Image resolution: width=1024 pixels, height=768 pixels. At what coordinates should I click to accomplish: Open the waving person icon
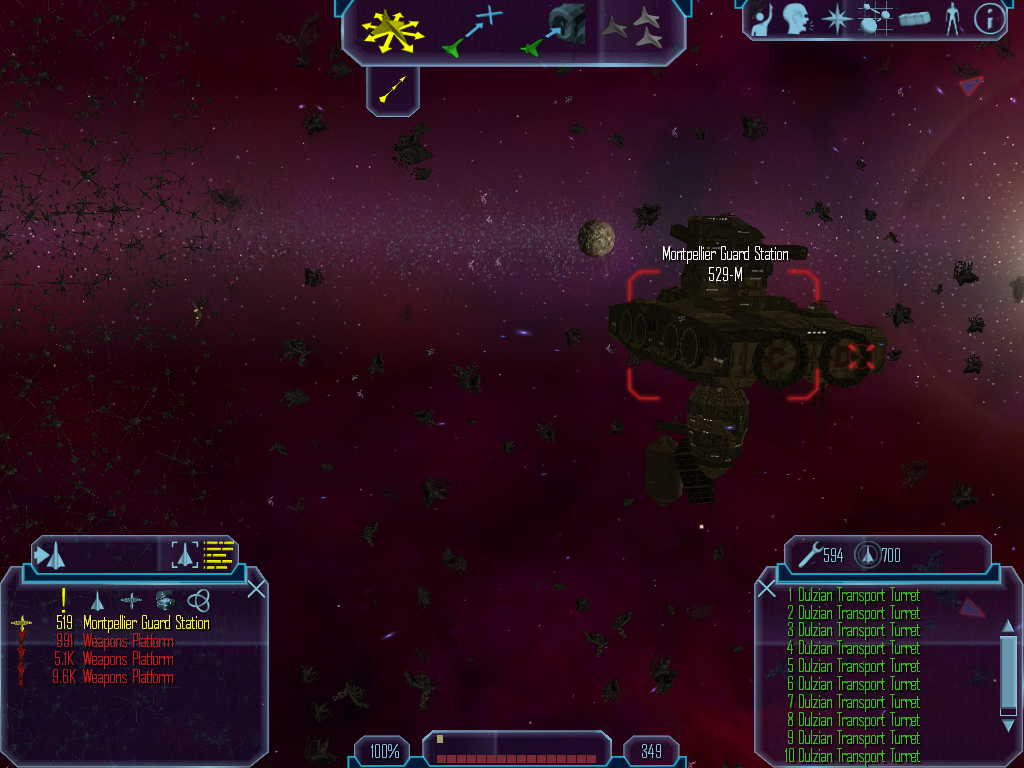click(761, 18)
